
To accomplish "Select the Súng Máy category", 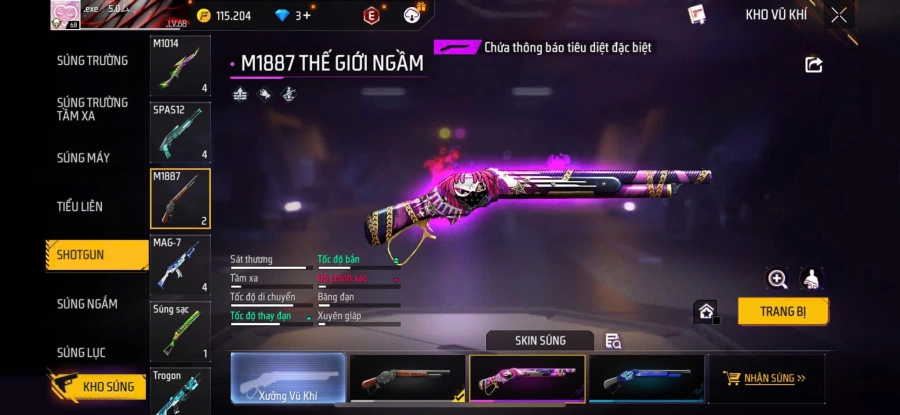I will tap(84, 158).
